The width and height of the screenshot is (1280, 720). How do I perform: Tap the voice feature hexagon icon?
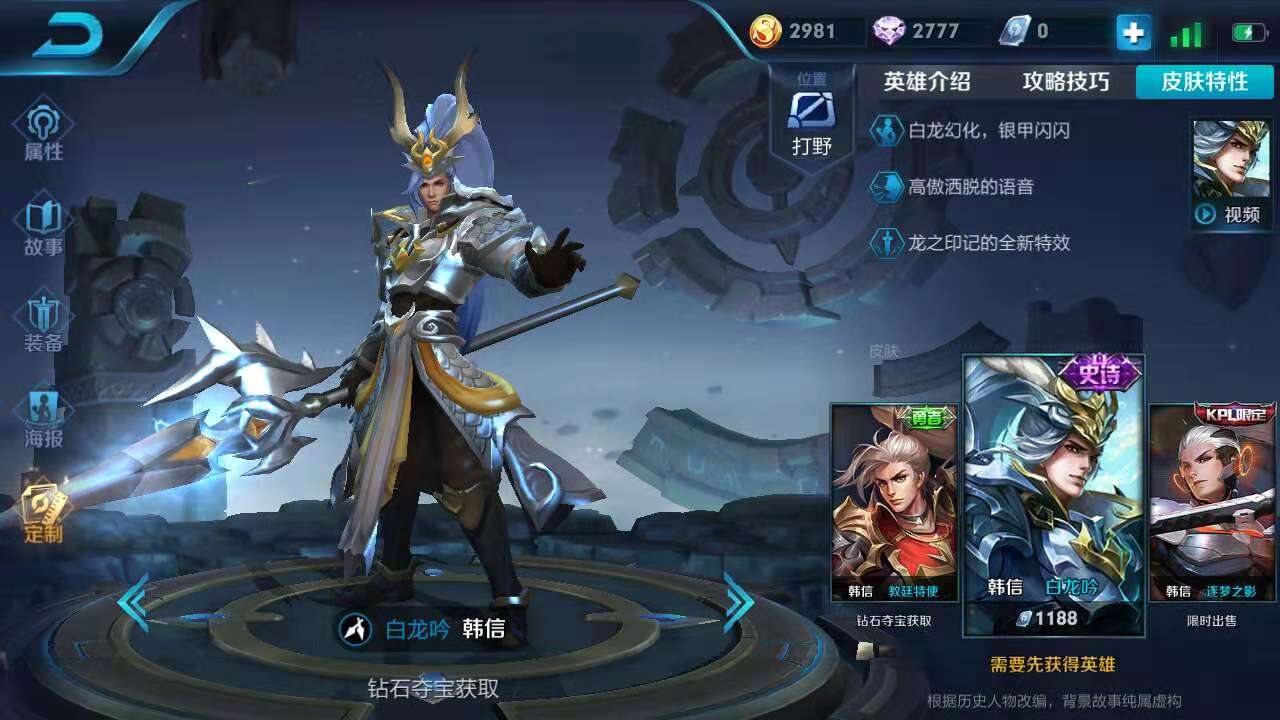(888, 188)
